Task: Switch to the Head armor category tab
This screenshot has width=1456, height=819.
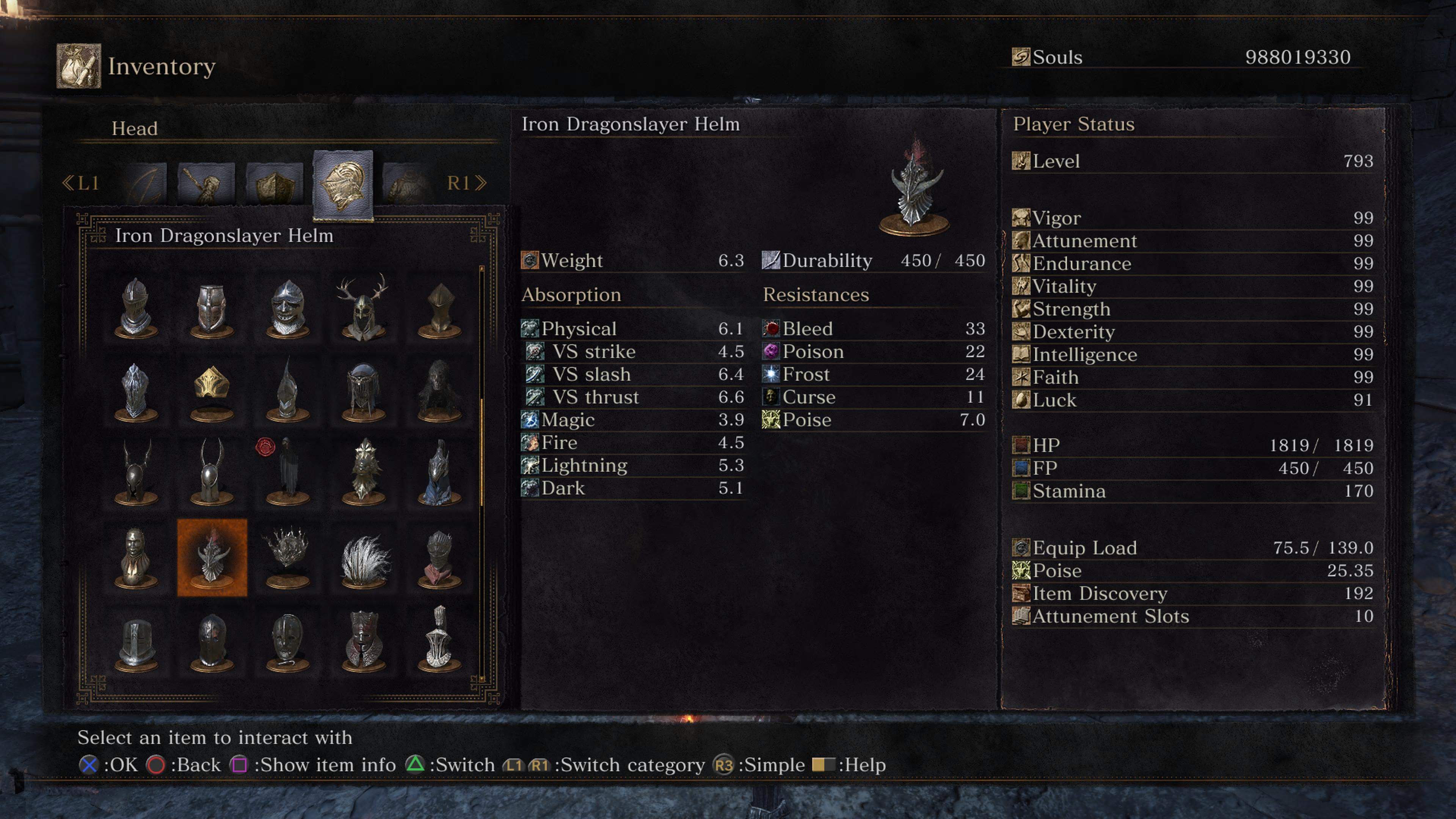Action: (342, 185)
